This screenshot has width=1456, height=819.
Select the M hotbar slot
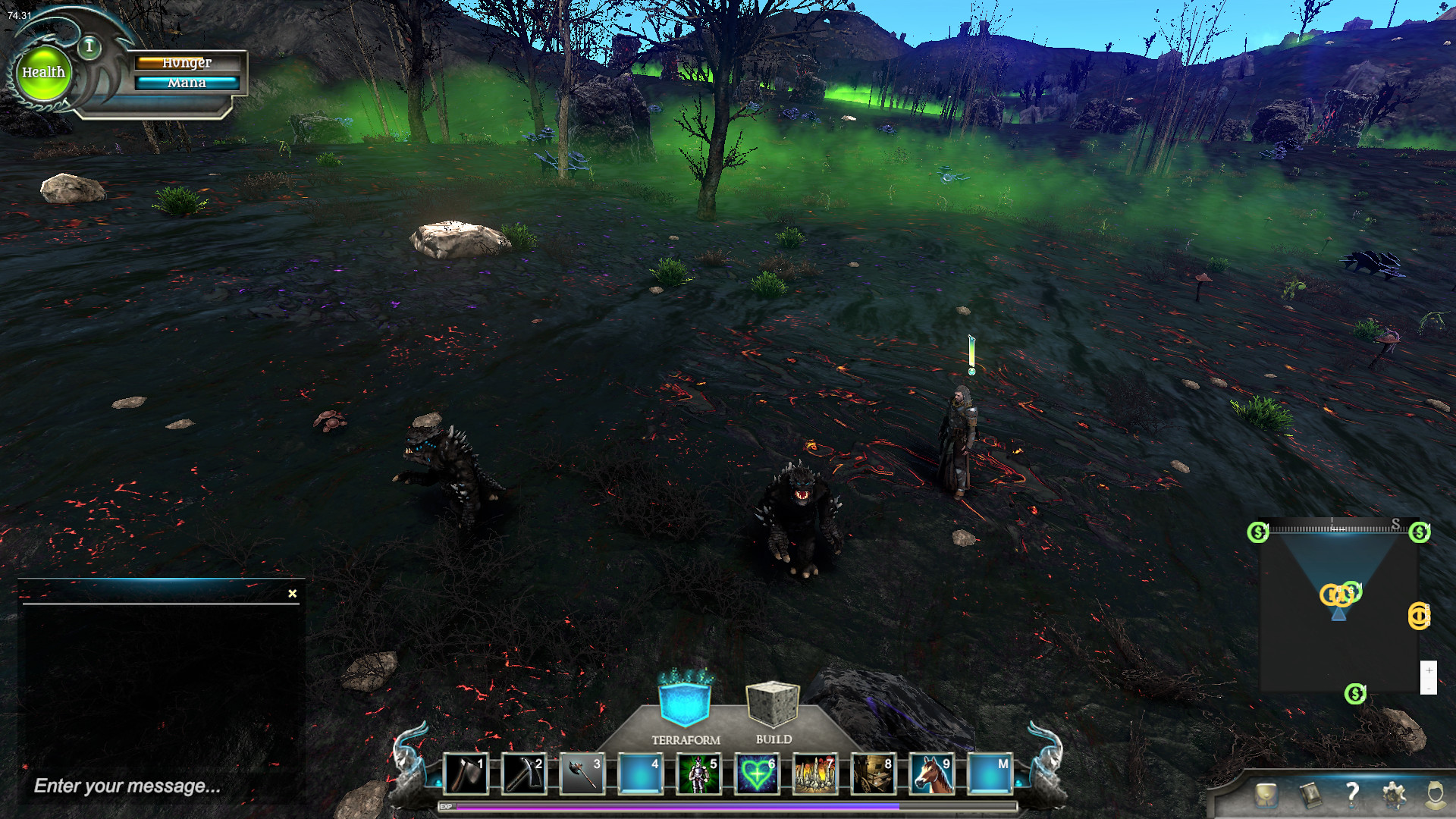[990, 773]
